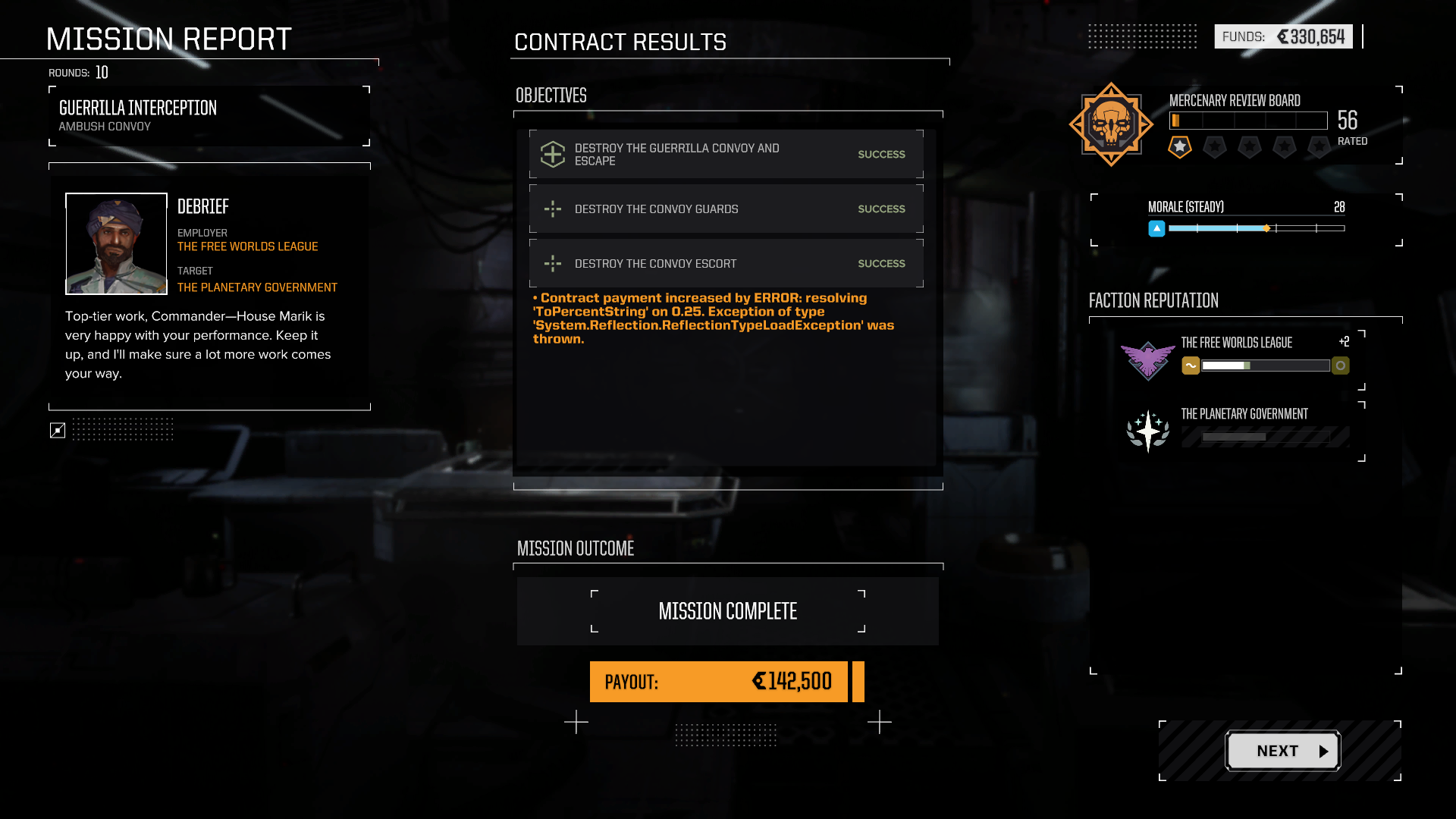Click the Mission Complete banner
Viewport: 1456px width, 819px height.
[727, 610]
